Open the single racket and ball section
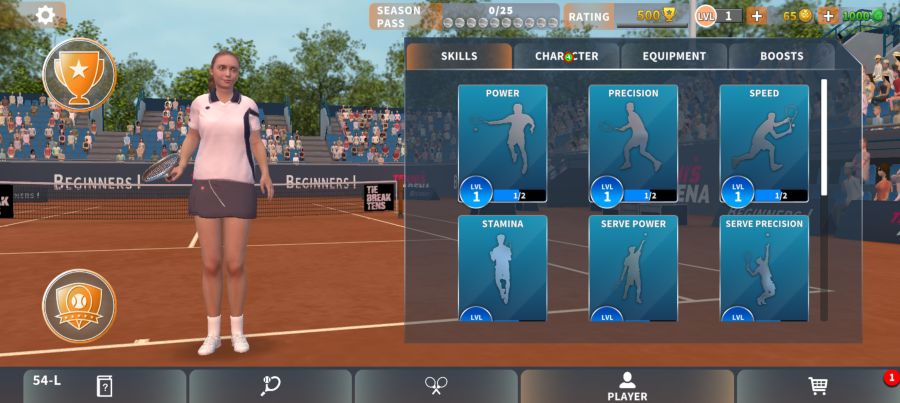900x403 pixels. (270, 386)
